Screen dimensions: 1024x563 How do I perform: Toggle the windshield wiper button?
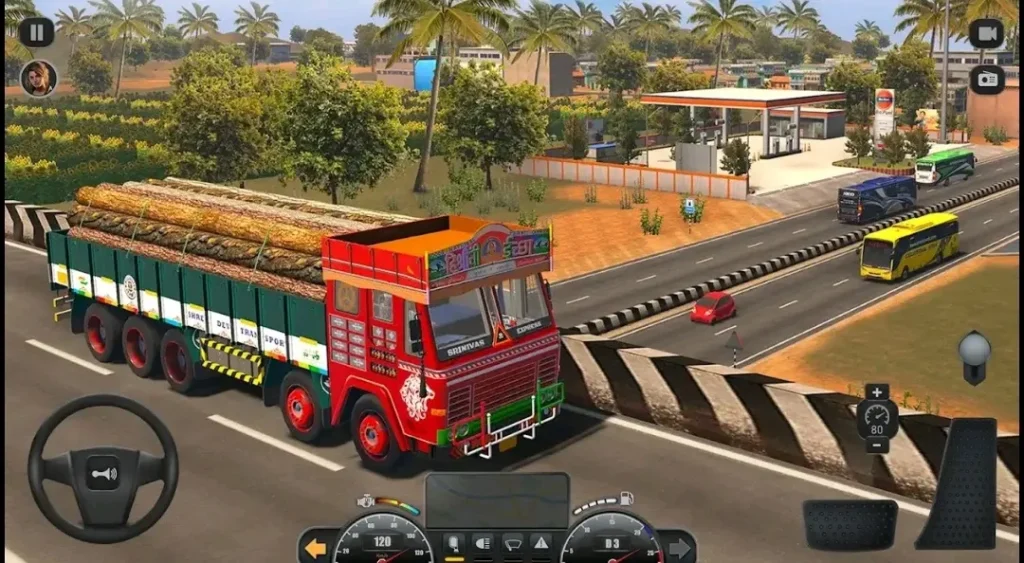(x=511, y=544)
